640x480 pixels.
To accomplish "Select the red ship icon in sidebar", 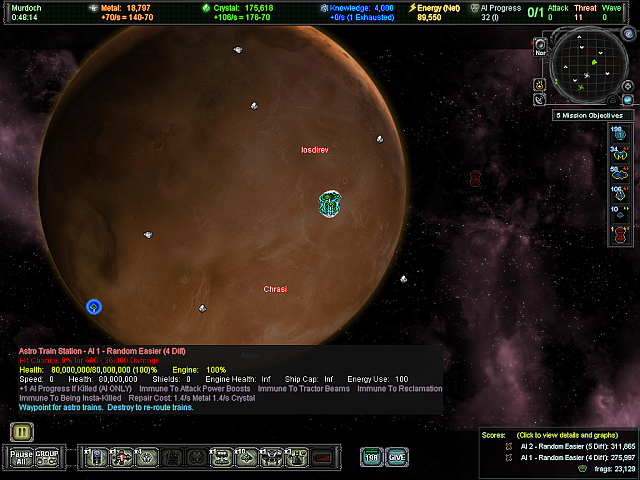I will pyautogui.click(x=620, y=235).
